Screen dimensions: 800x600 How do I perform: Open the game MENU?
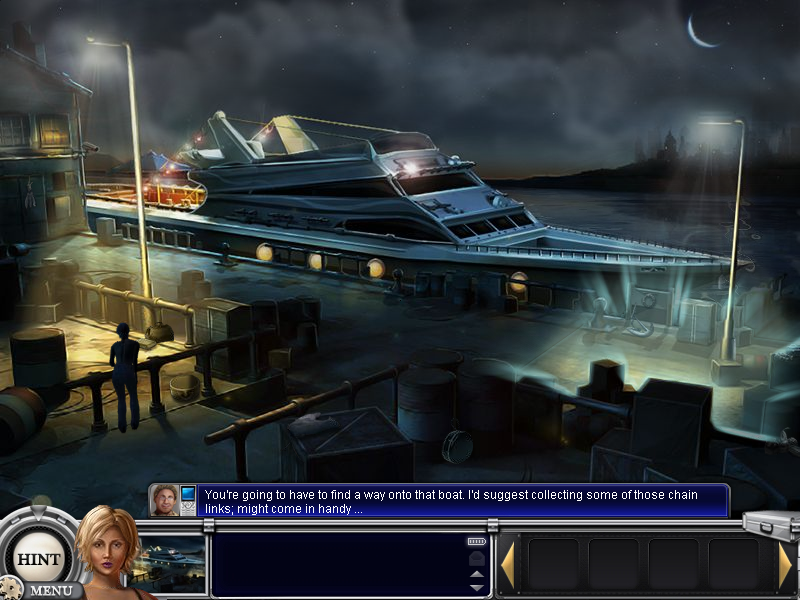[x=48, y=590]
